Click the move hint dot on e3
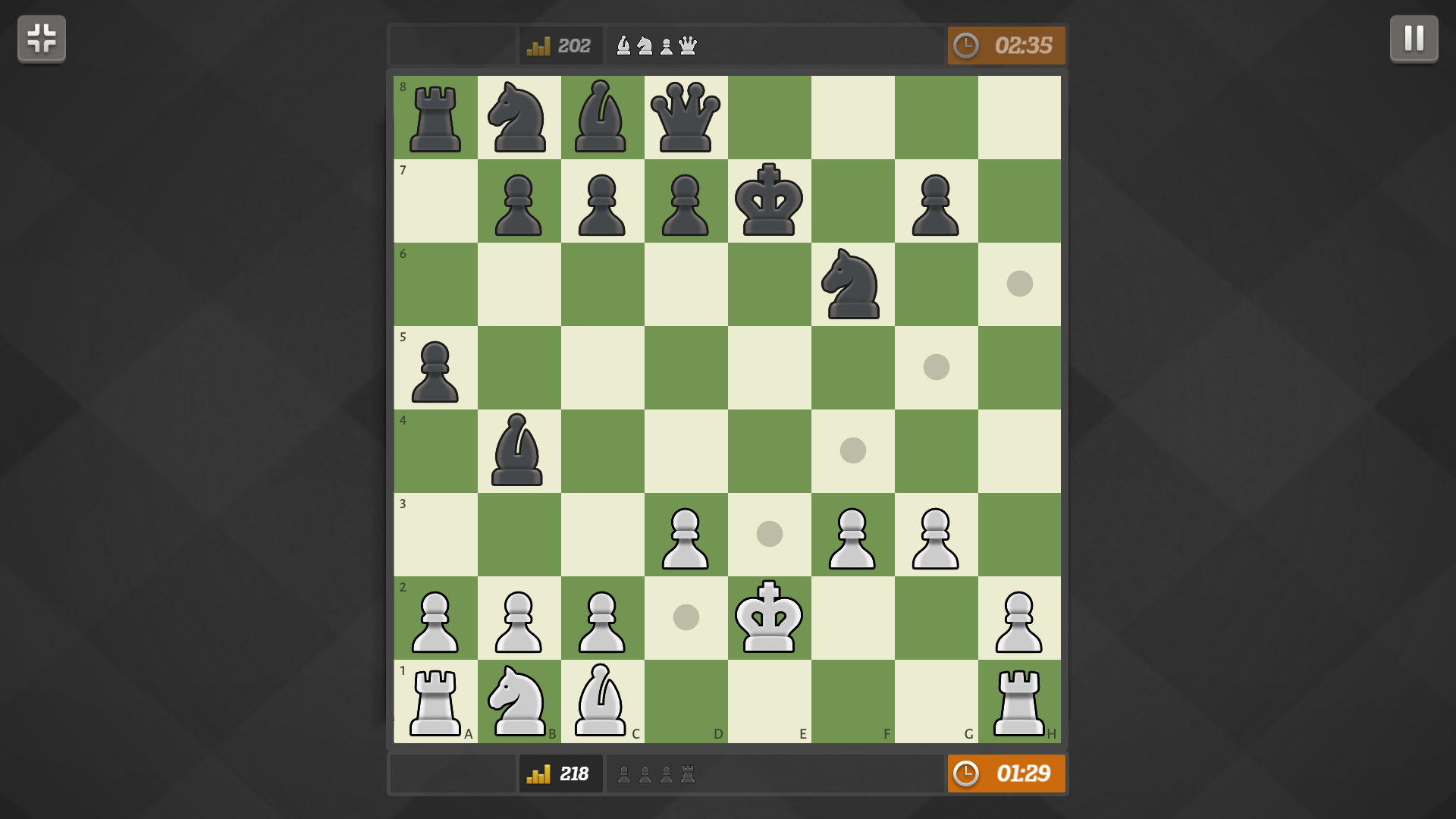This screenshot has width=1456, height=819. 770,533
